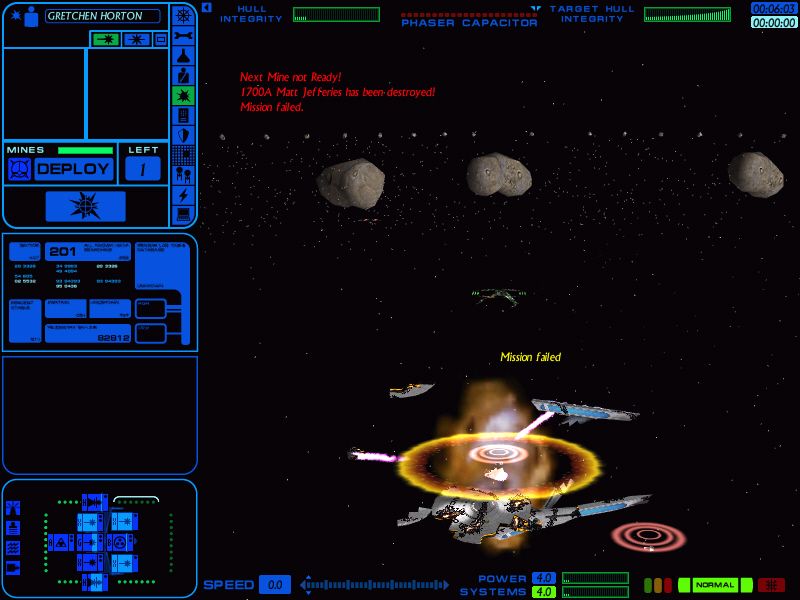Open the wrench repair panel
The width and height of the screenshot is (800, 600).
click(184, 36)
